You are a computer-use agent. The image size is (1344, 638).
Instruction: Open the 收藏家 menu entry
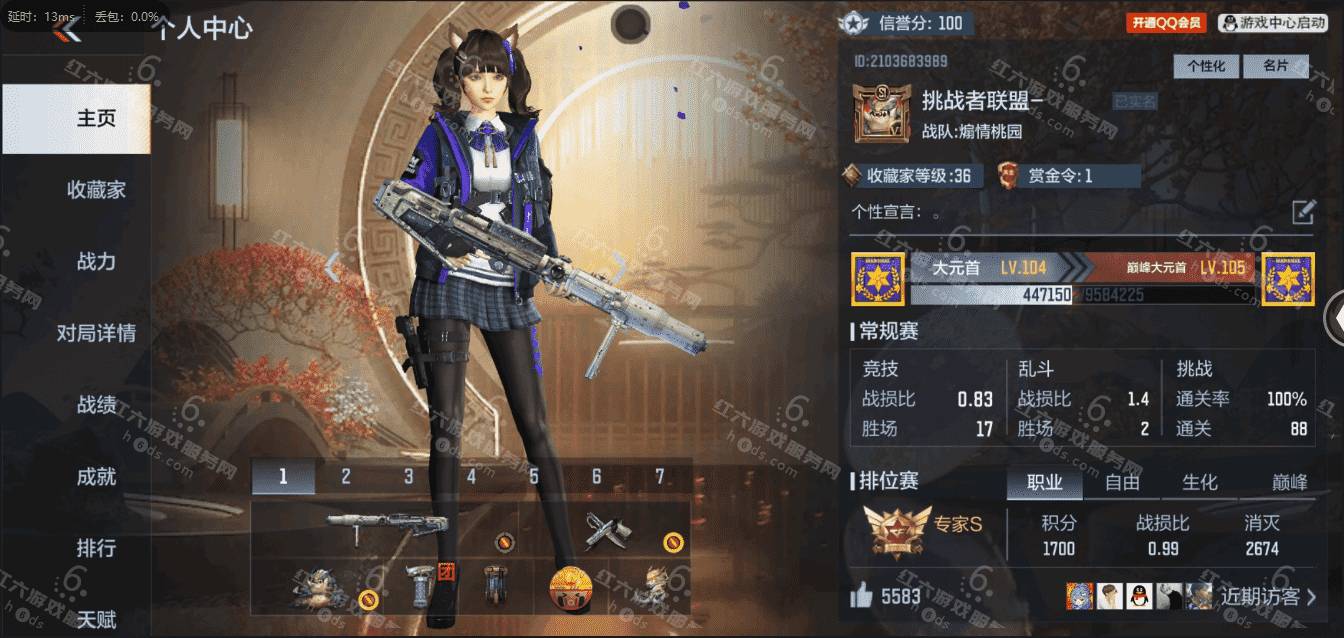[96, 190]
